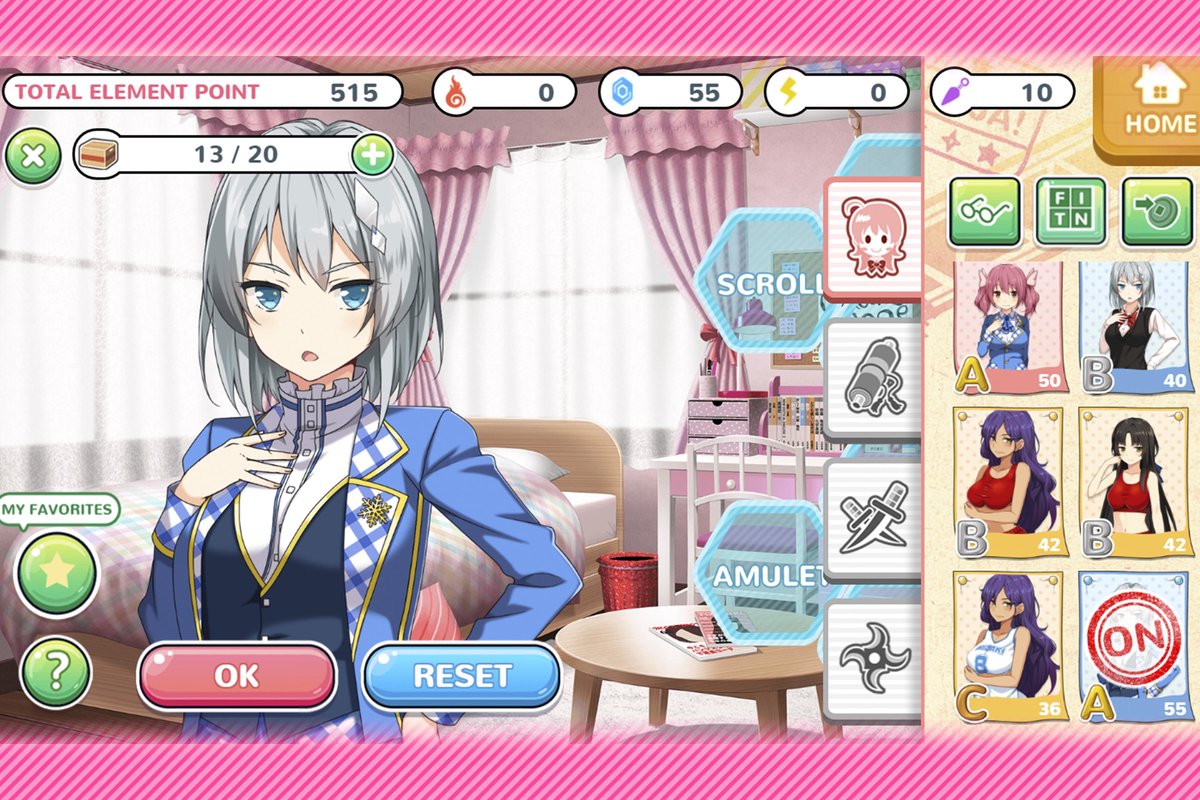Open the FITN sort grid button
Screen dimensions: 1200x800
click(x=1071, y=211)
